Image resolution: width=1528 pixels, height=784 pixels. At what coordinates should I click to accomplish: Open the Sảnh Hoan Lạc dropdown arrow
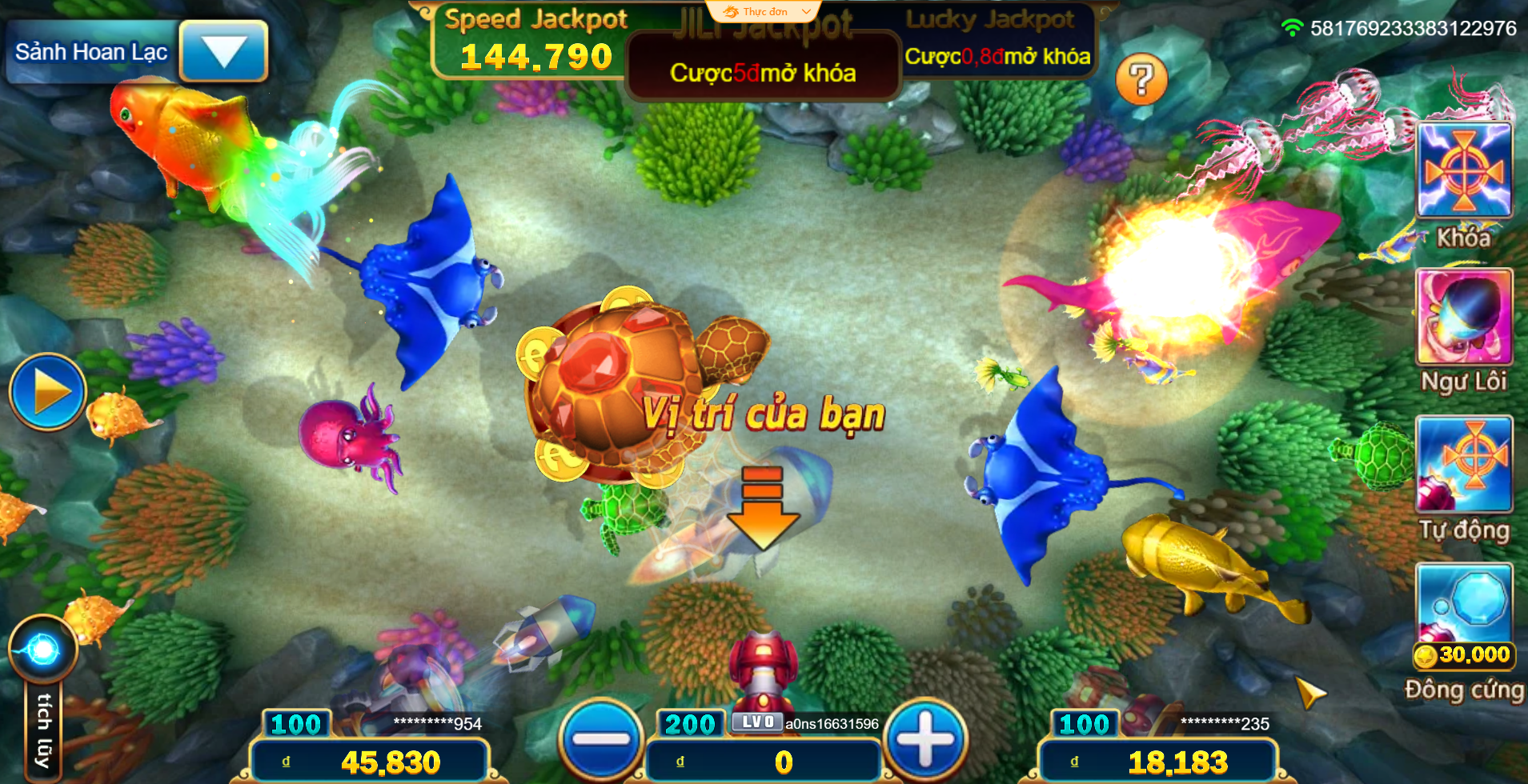point(223,51)
